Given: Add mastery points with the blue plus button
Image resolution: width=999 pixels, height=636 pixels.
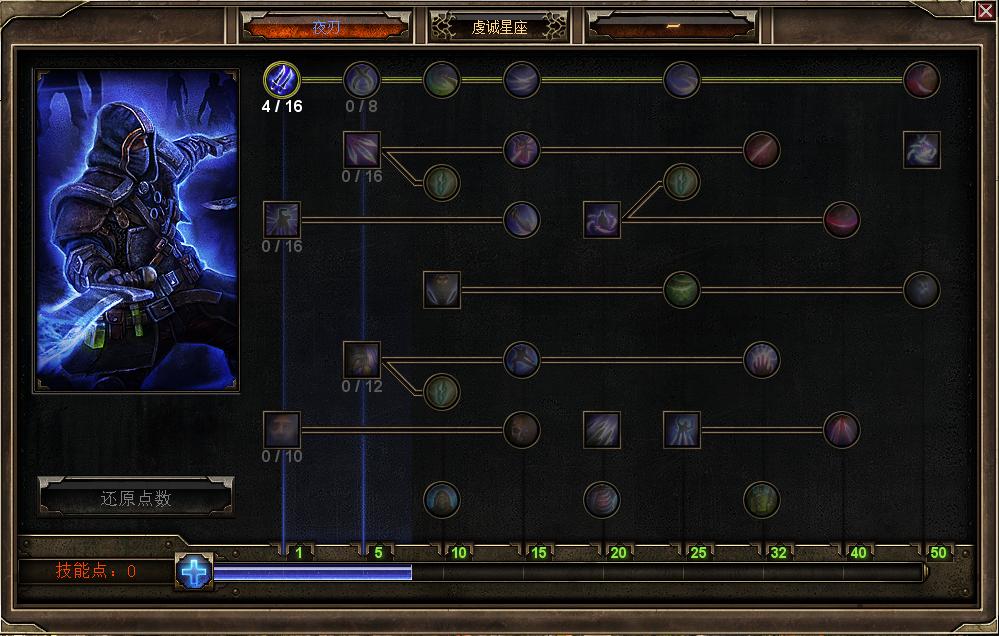Looking at the screenshot, I should (195, 572).
